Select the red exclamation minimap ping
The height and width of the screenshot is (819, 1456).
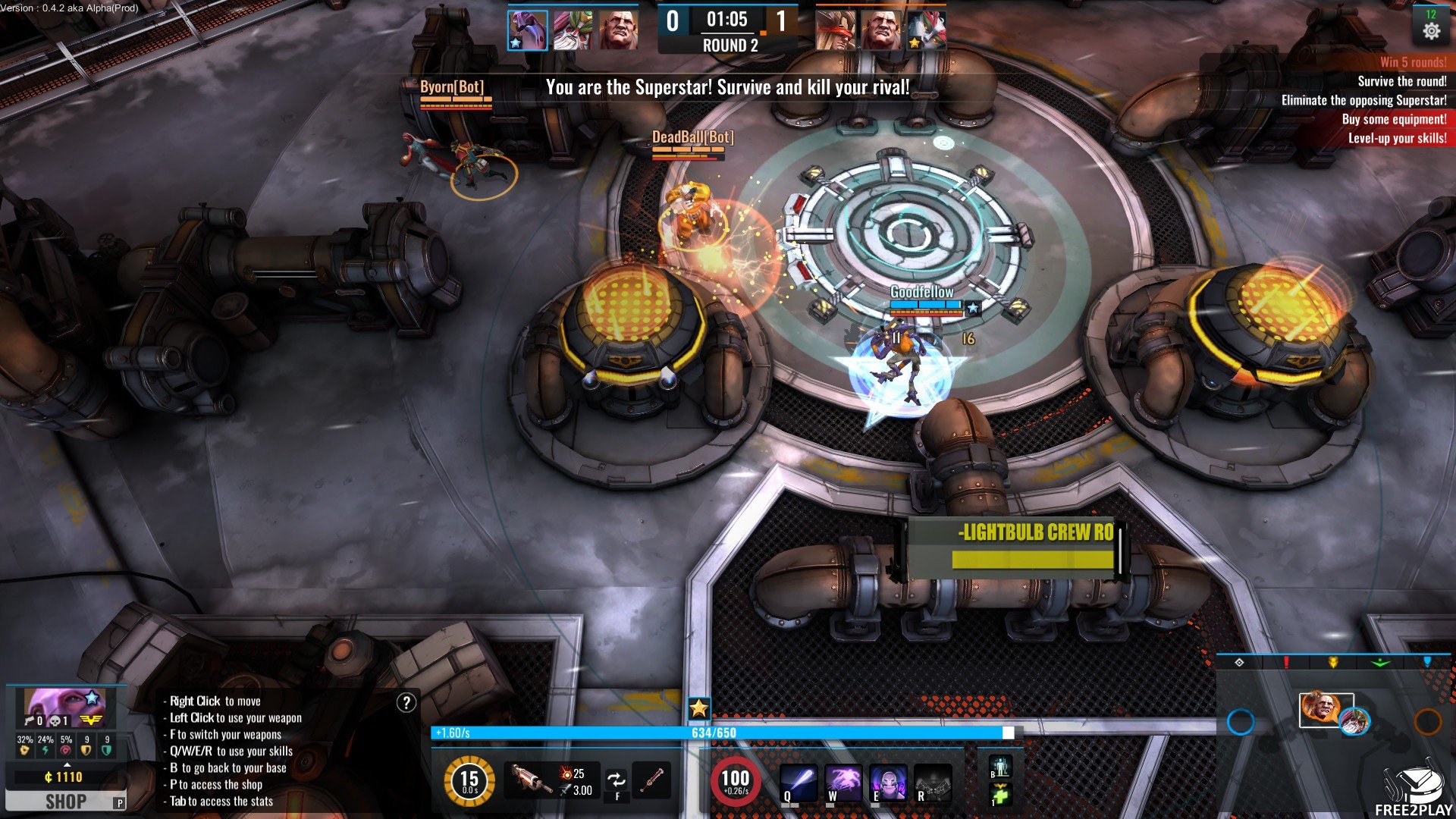[1286, 663]
